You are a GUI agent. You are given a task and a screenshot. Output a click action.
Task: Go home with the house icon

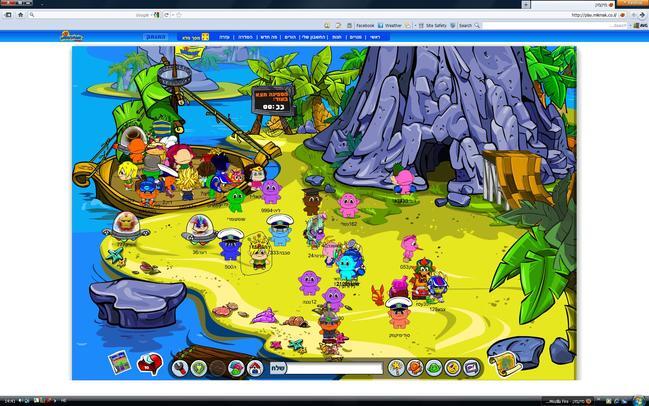[254, 368]
